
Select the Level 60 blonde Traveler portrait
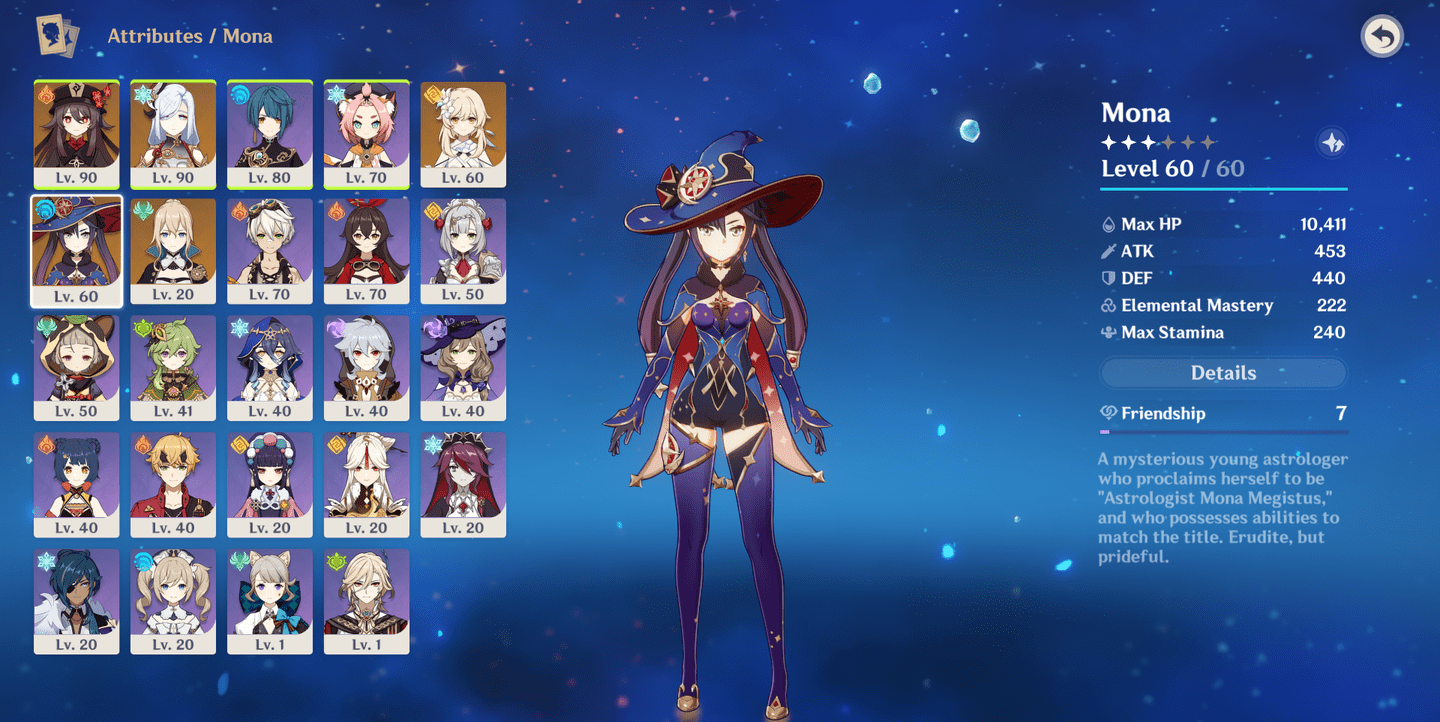[x=463, y=135]
